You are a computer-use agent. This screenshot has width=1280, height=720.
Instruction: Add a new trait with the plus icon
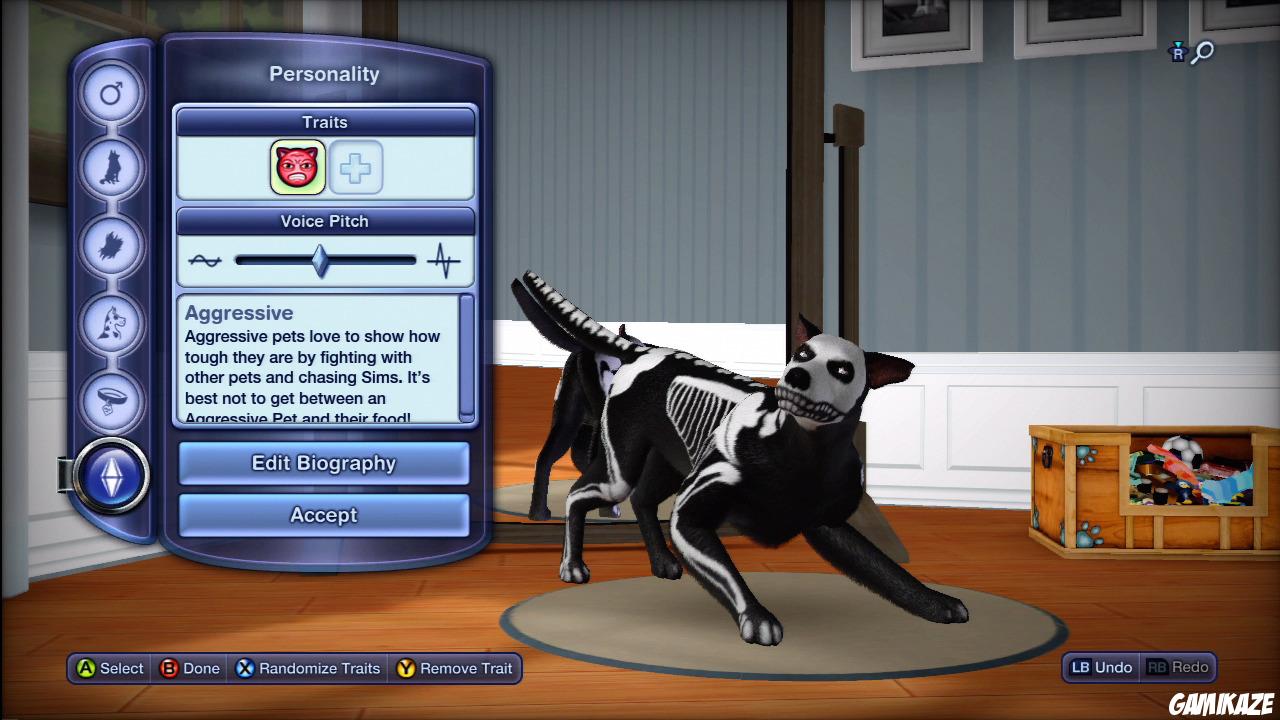pyautogui.click(x=356, y=167)
